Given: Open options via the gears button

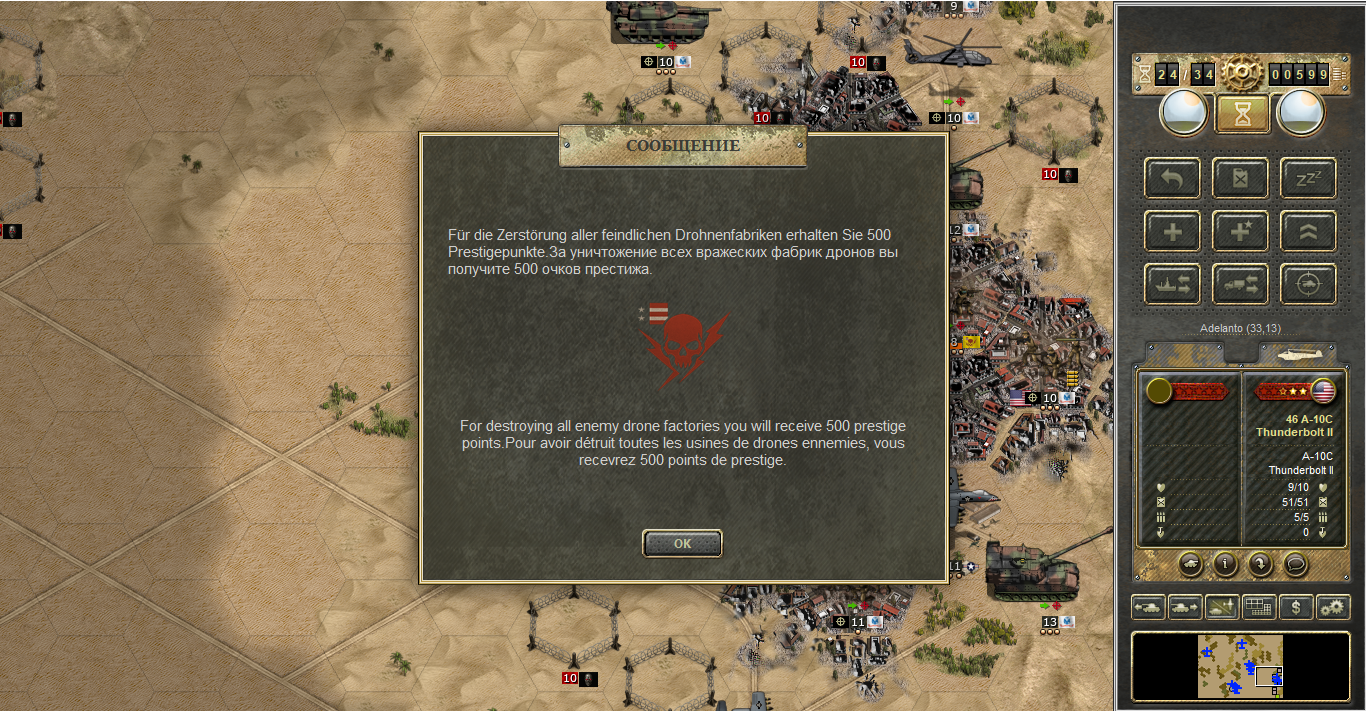Looking at the screenshot, I should tap(1333, 607).
